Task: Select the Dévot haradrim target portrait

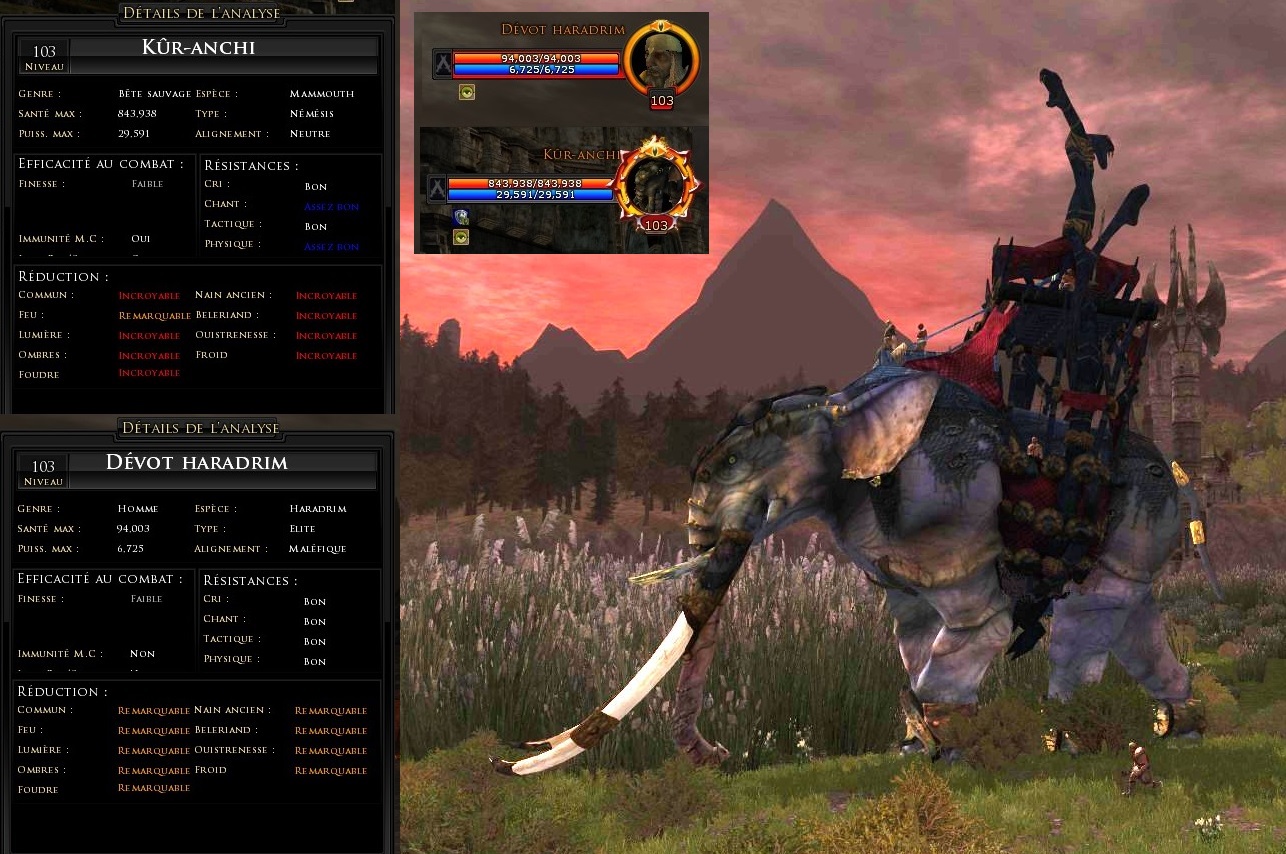Action: tap(661, 58)
